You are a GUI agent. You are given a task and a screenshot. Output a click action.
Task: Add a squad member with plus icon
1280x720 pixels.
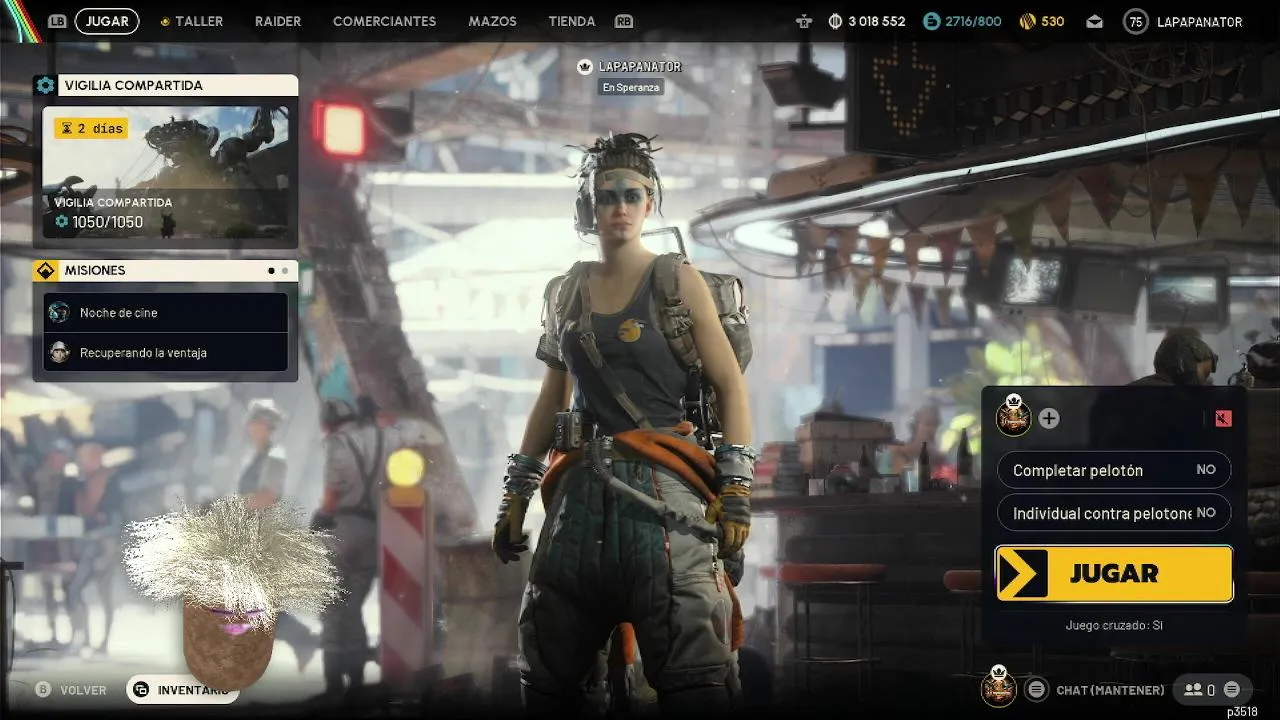coord(1048,418)
